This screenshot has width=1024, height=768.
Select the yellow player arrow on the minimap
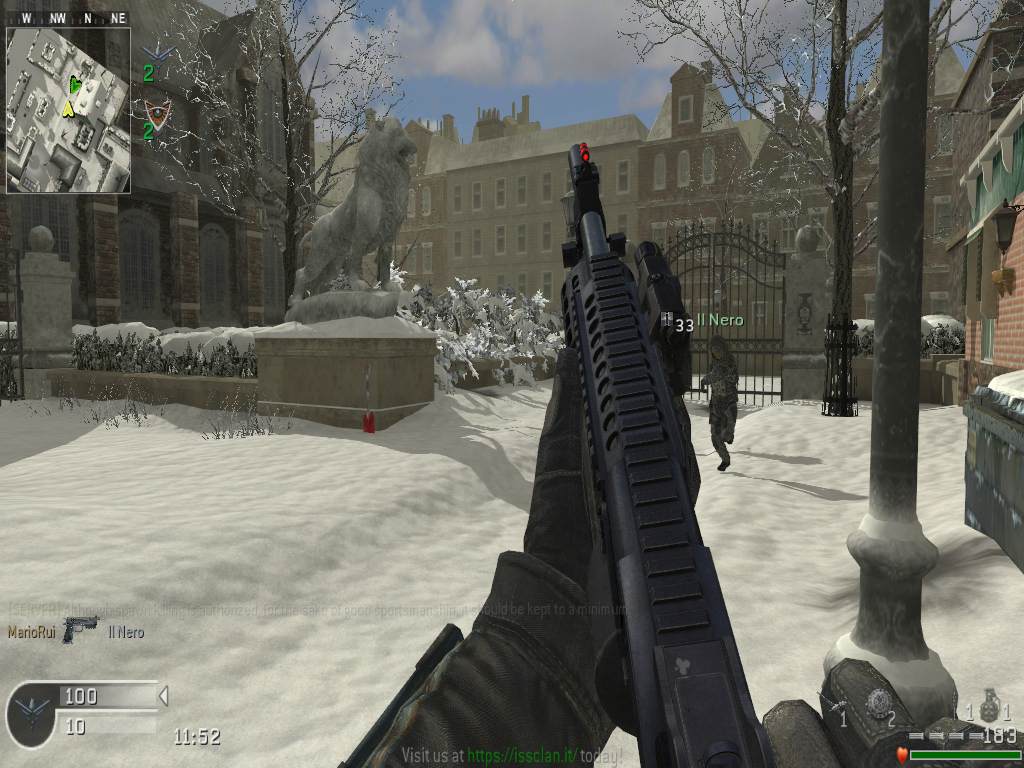68,108
